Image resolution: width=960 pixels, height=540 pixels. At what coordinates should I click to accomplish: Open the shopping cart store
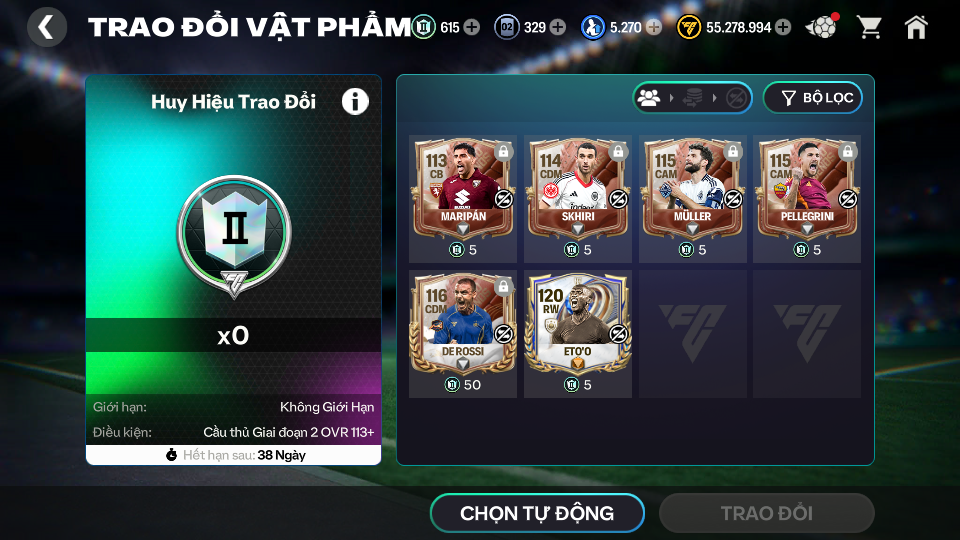tap(869, 27)
